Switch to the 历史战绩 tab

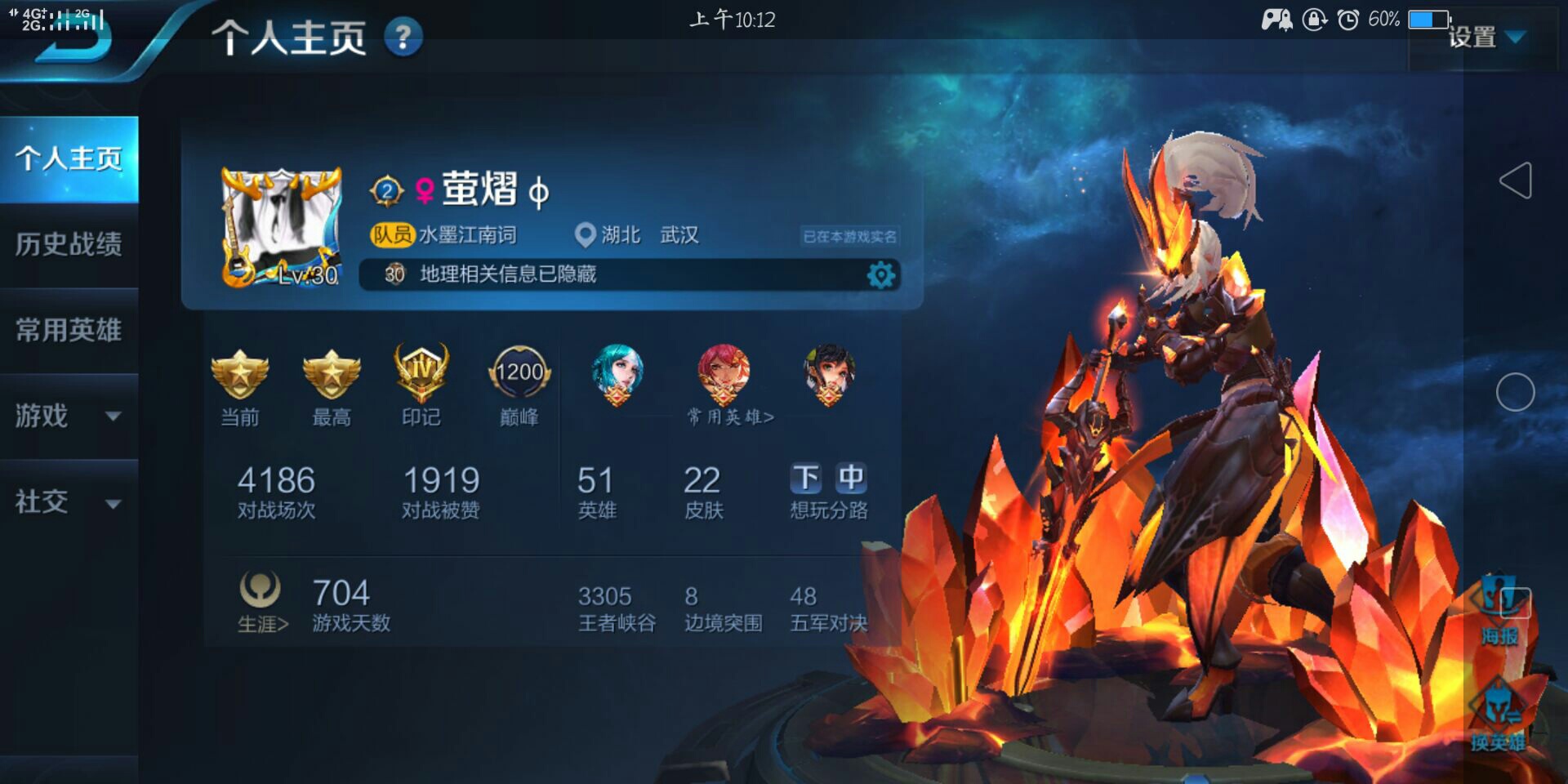click(69, 244)
